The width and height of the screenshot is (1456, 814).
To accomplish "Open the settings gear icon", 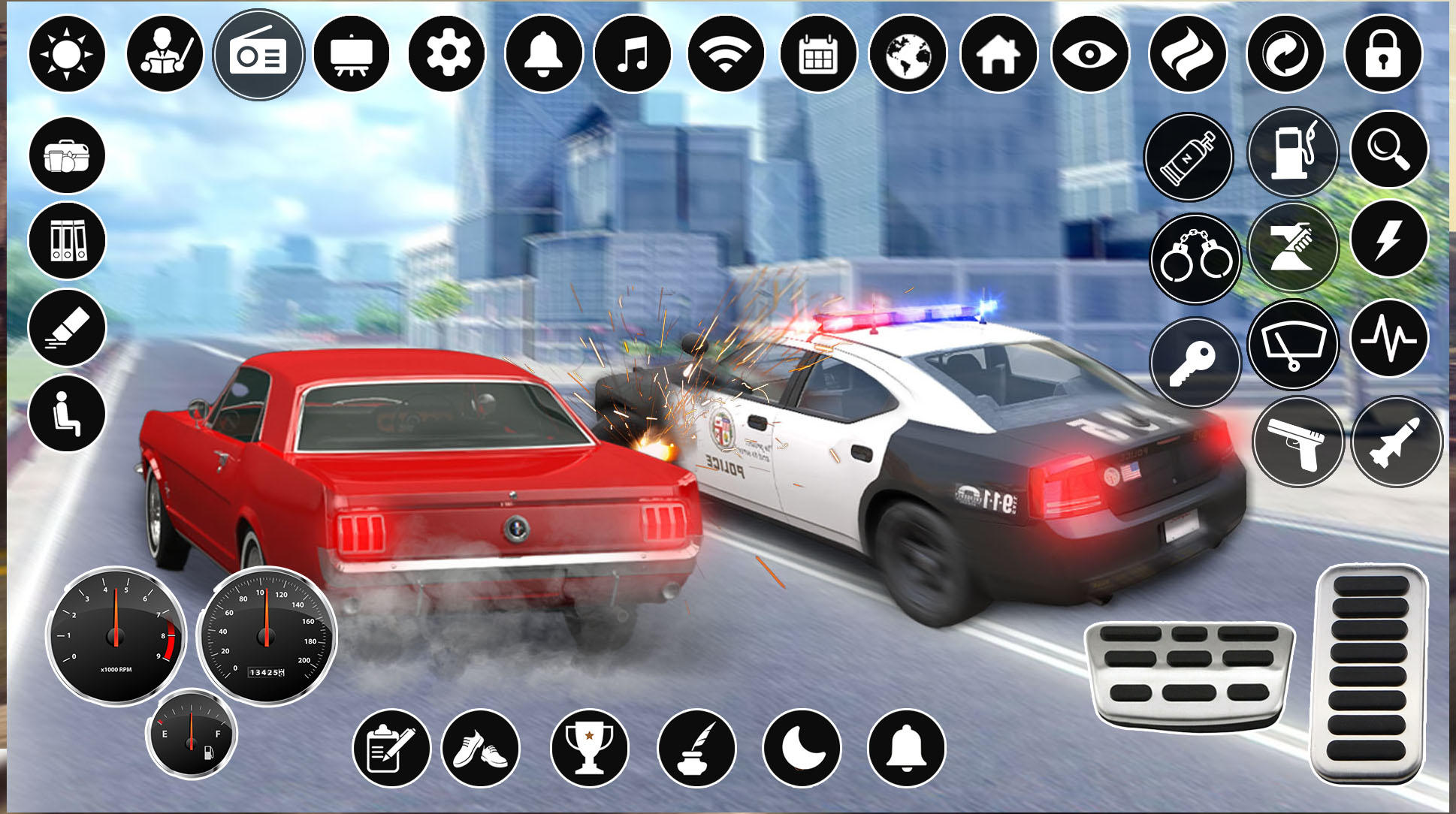I will [445, 54].
